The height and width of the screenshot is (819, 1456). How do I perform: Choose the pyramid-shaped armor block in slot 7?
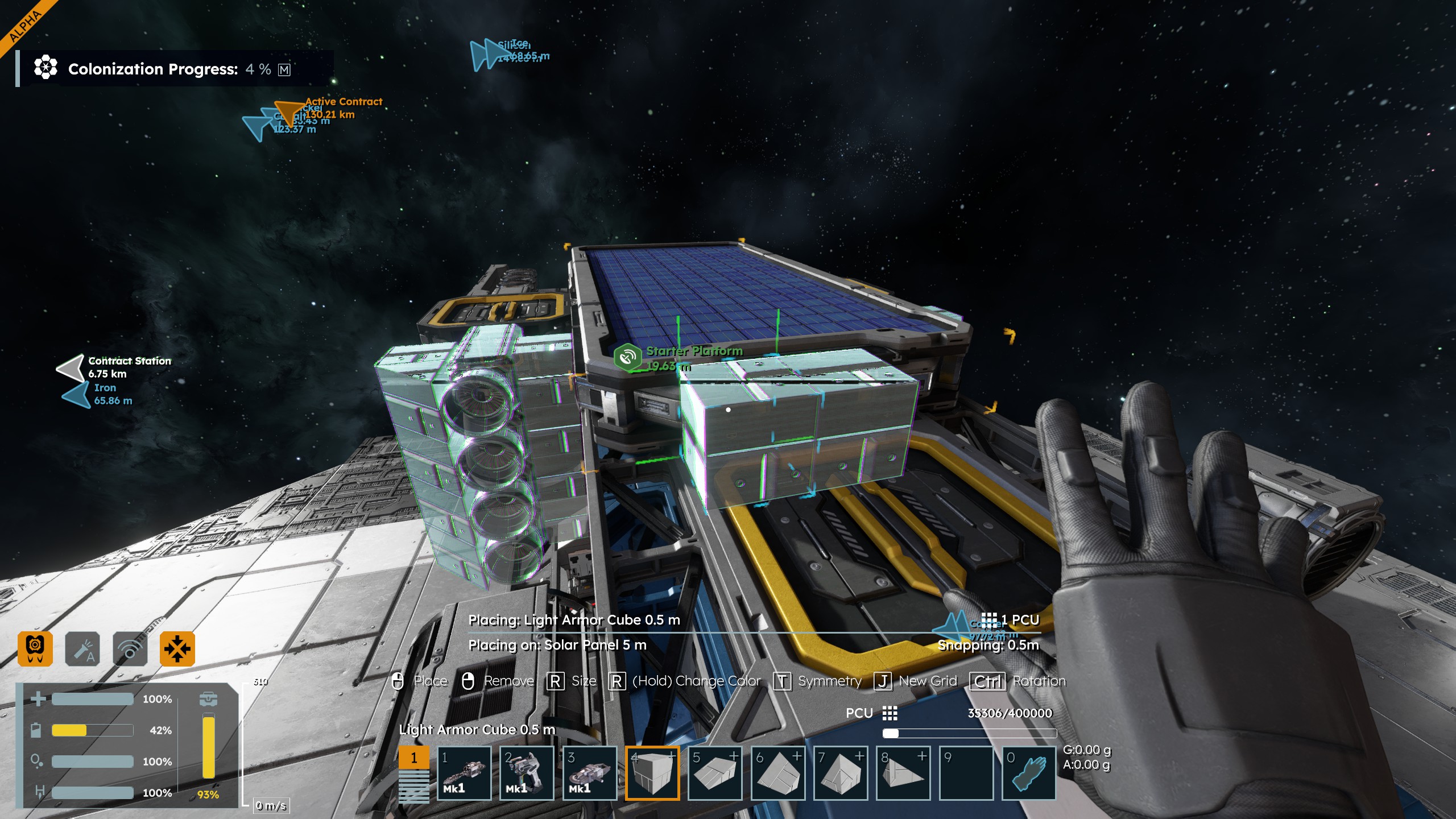(841, 773)
